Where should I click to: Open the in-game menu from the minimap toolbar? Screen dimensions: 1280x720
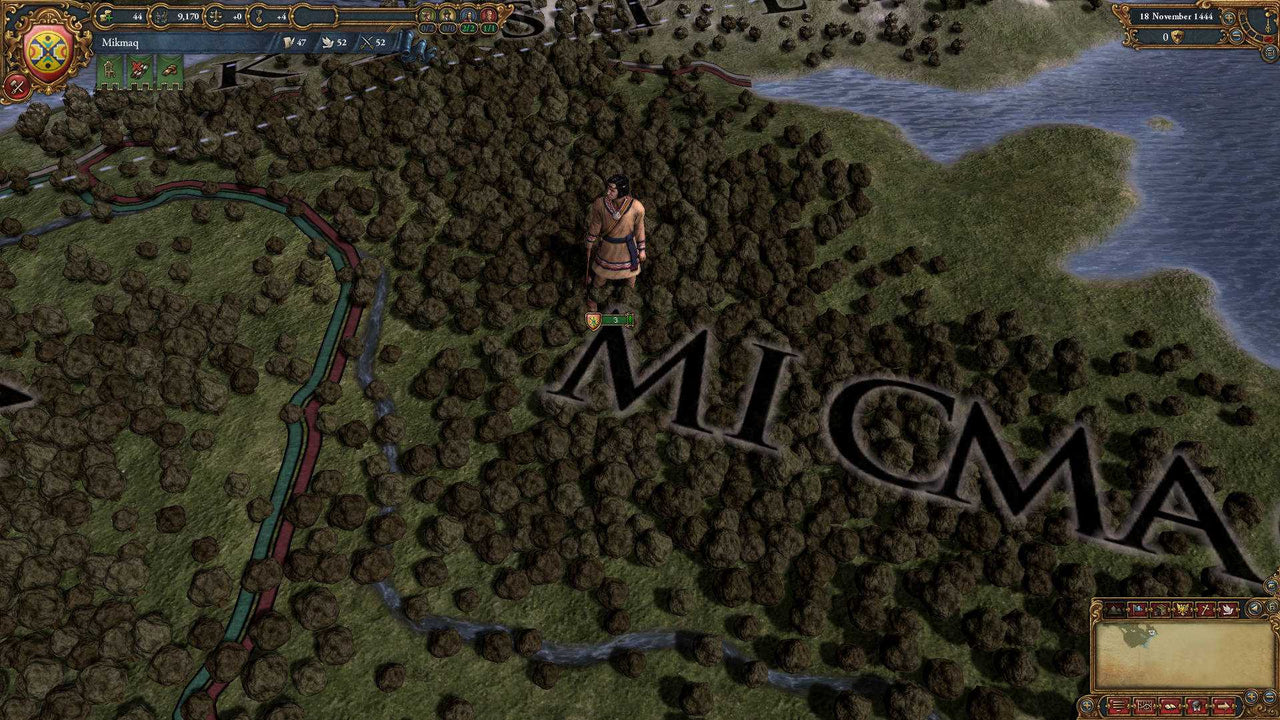tap(1117, 704)
